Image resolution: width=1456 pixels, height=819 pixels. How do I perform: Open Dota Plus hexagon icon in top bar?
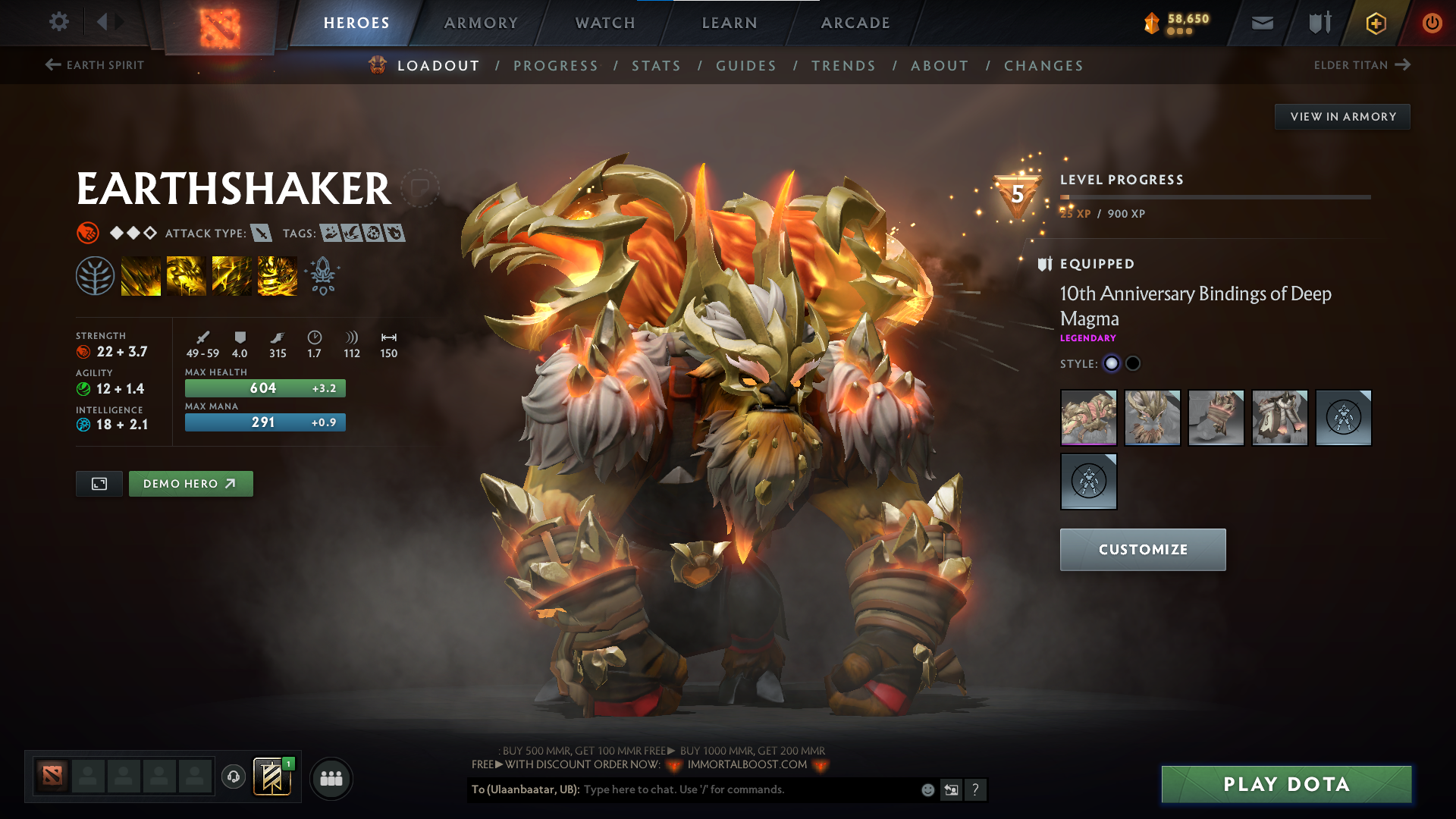click(x=1375, y=23)
